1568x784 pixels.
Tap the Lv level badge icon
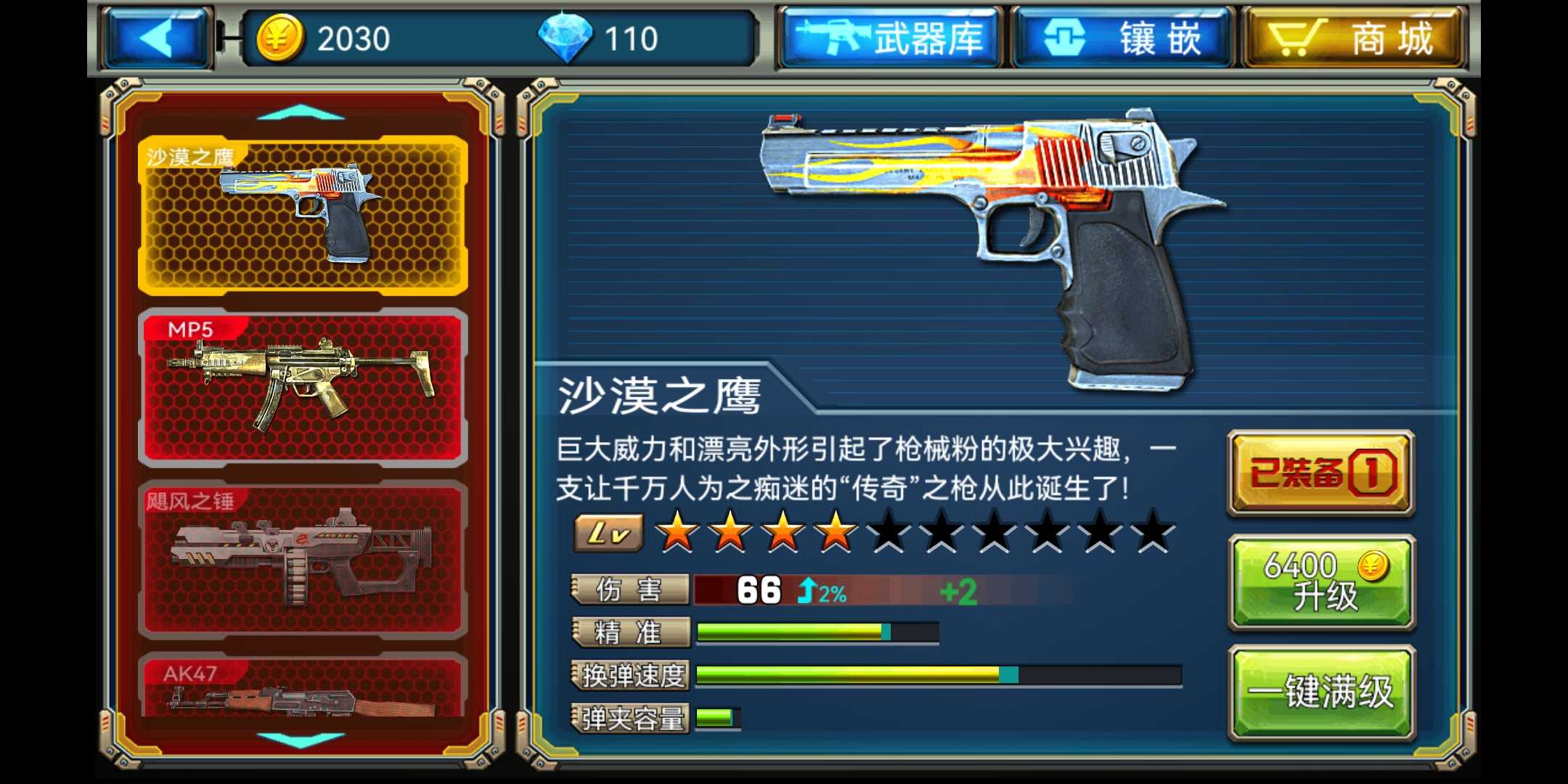[x=607, y=531]
